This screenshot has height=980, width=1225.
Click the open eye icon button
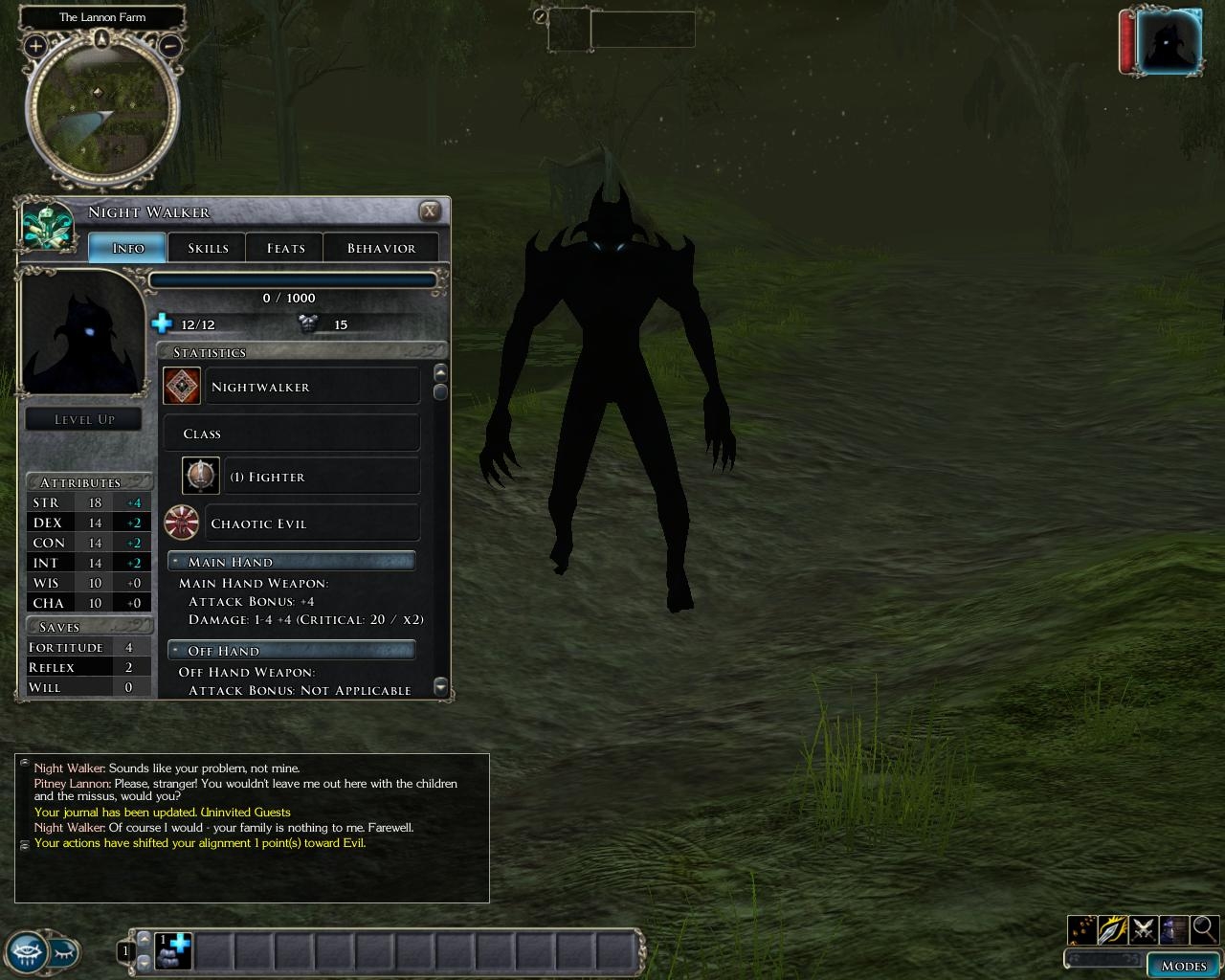pyautogui.click(x=27, y=951)
